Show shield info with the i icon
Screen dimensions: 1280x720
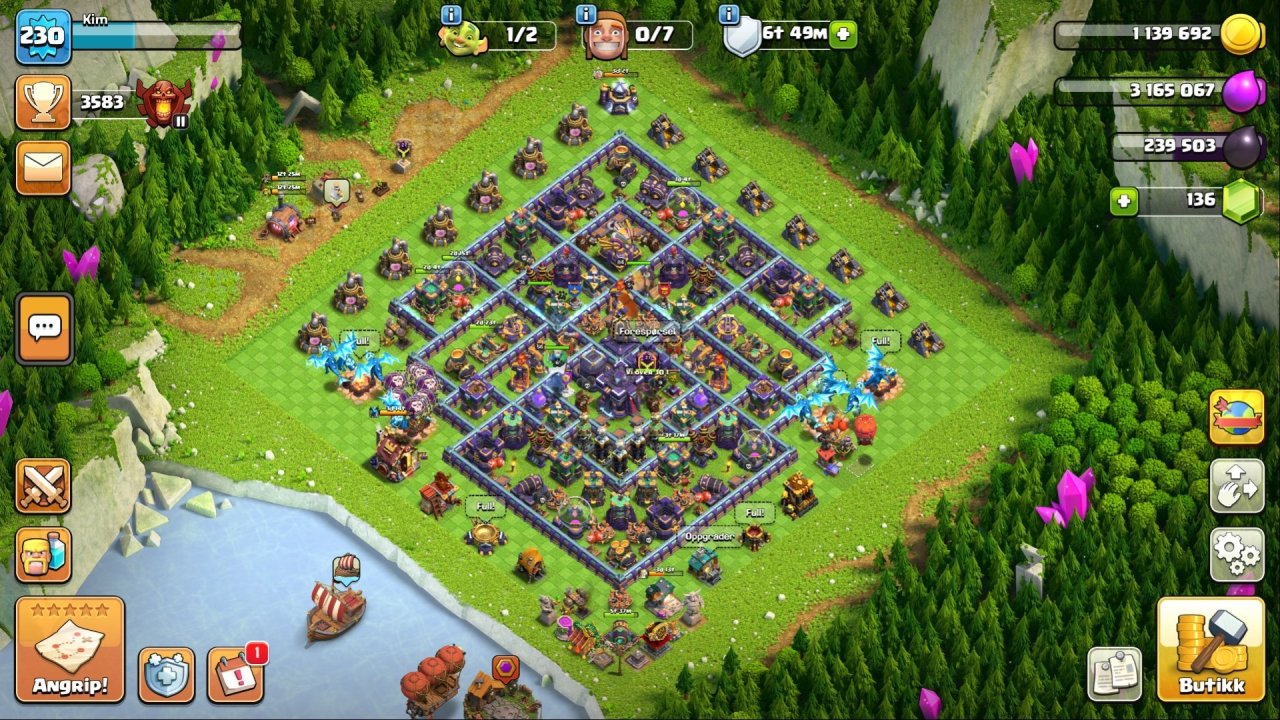(x=730, y=15)
